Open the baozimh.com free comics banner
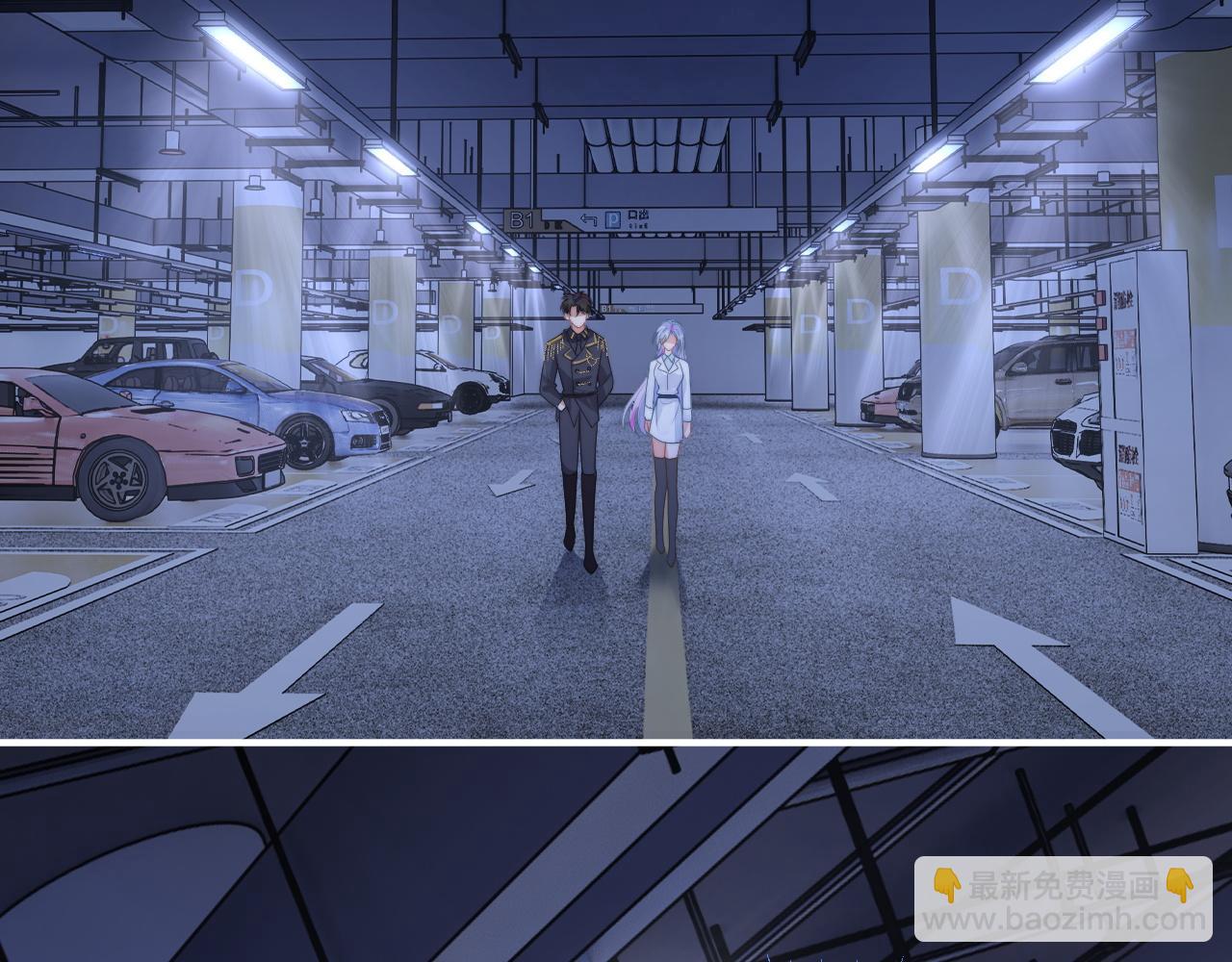 [x=1063, y=900]
